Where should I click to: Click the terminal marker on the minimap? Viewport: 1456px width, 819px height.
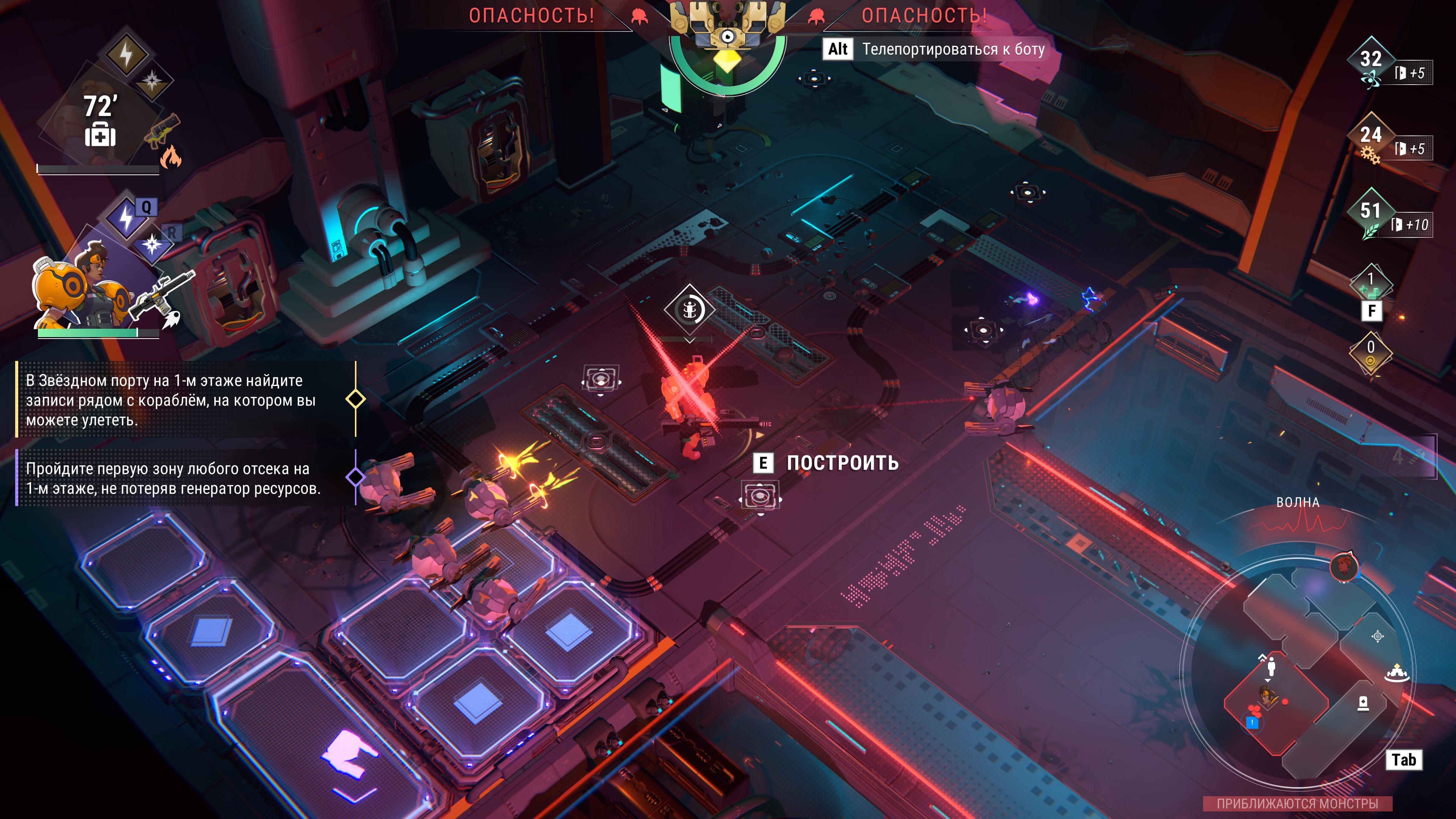click(1363, 703)
